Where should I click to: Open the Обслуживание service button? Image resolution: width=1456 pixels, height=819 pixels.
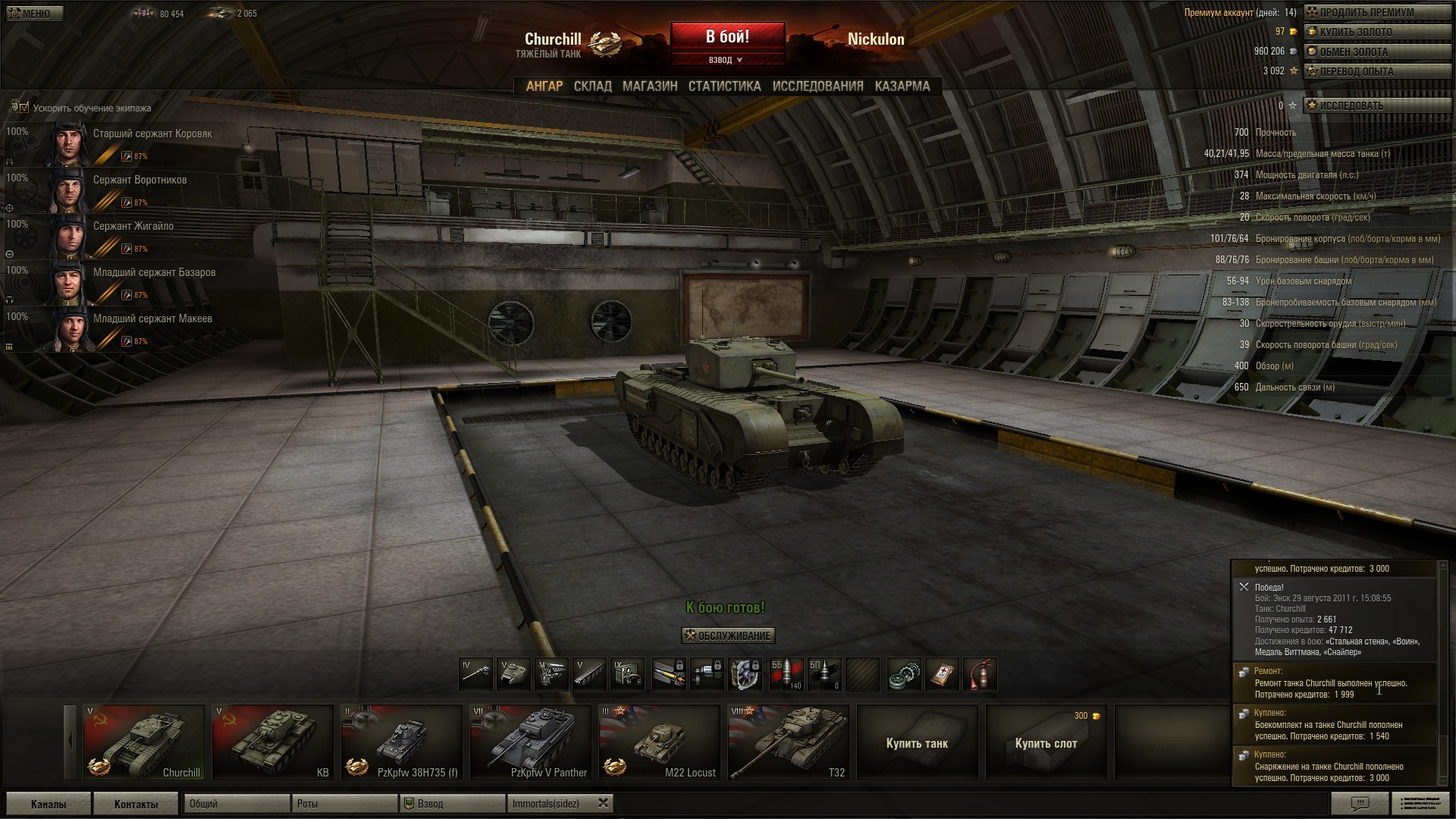click(728, 635)
